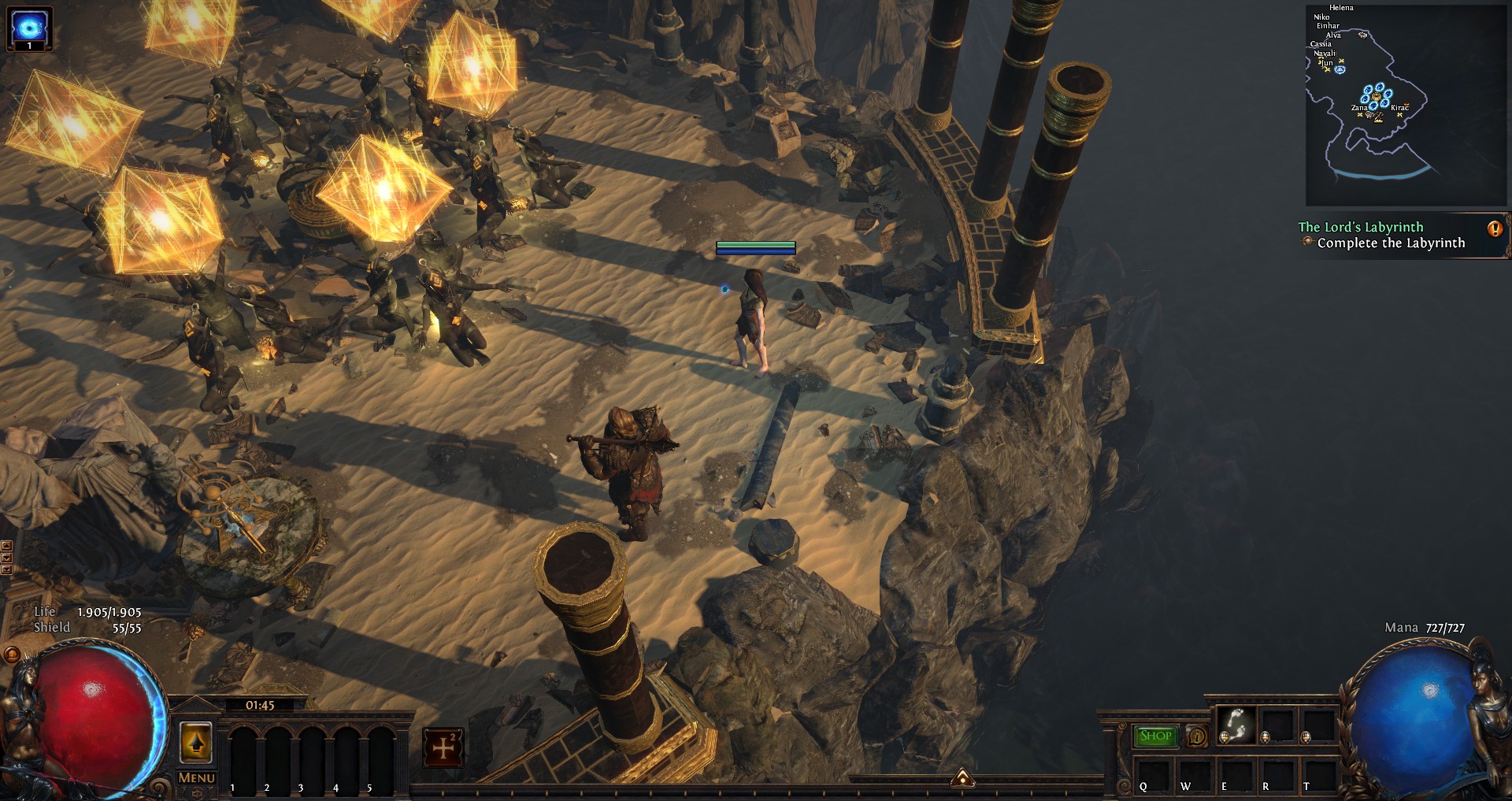Image resolution: width=1512 pixels, height=801 pixels.
Task: Click the red cross passive points icon
Action: tap(443, 747)
